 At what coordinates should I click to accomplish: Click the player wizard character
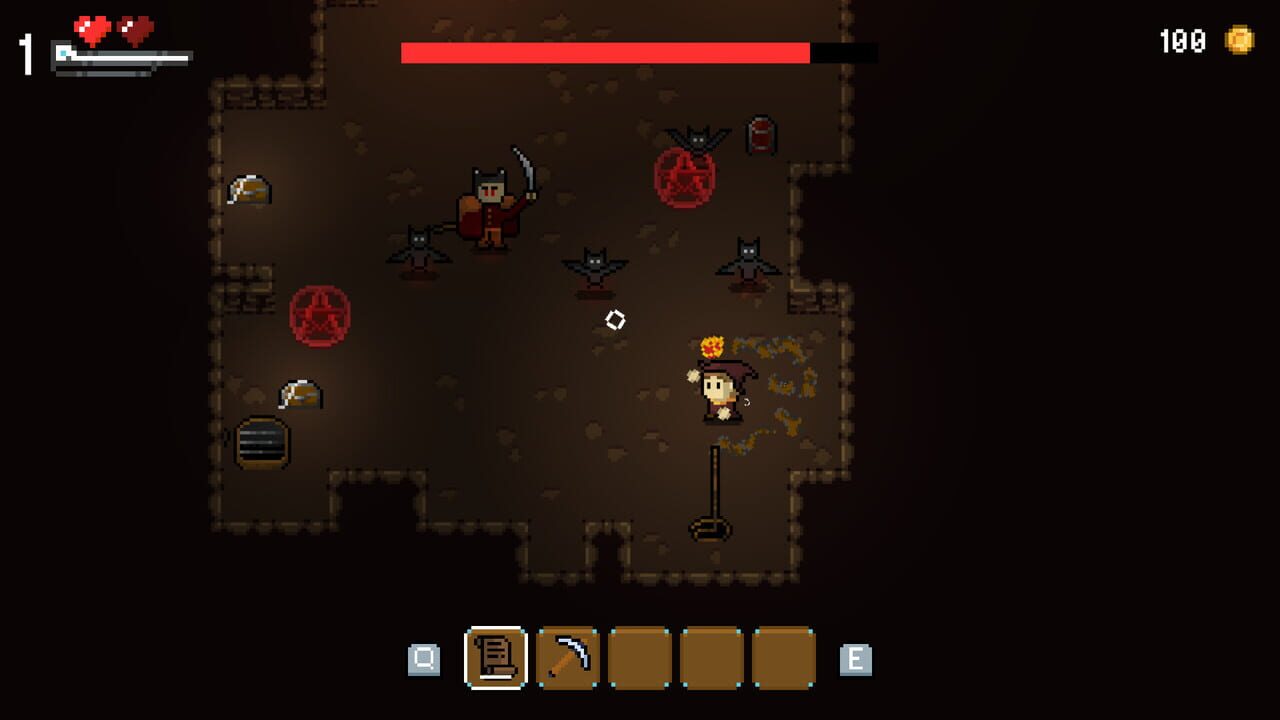720,390
